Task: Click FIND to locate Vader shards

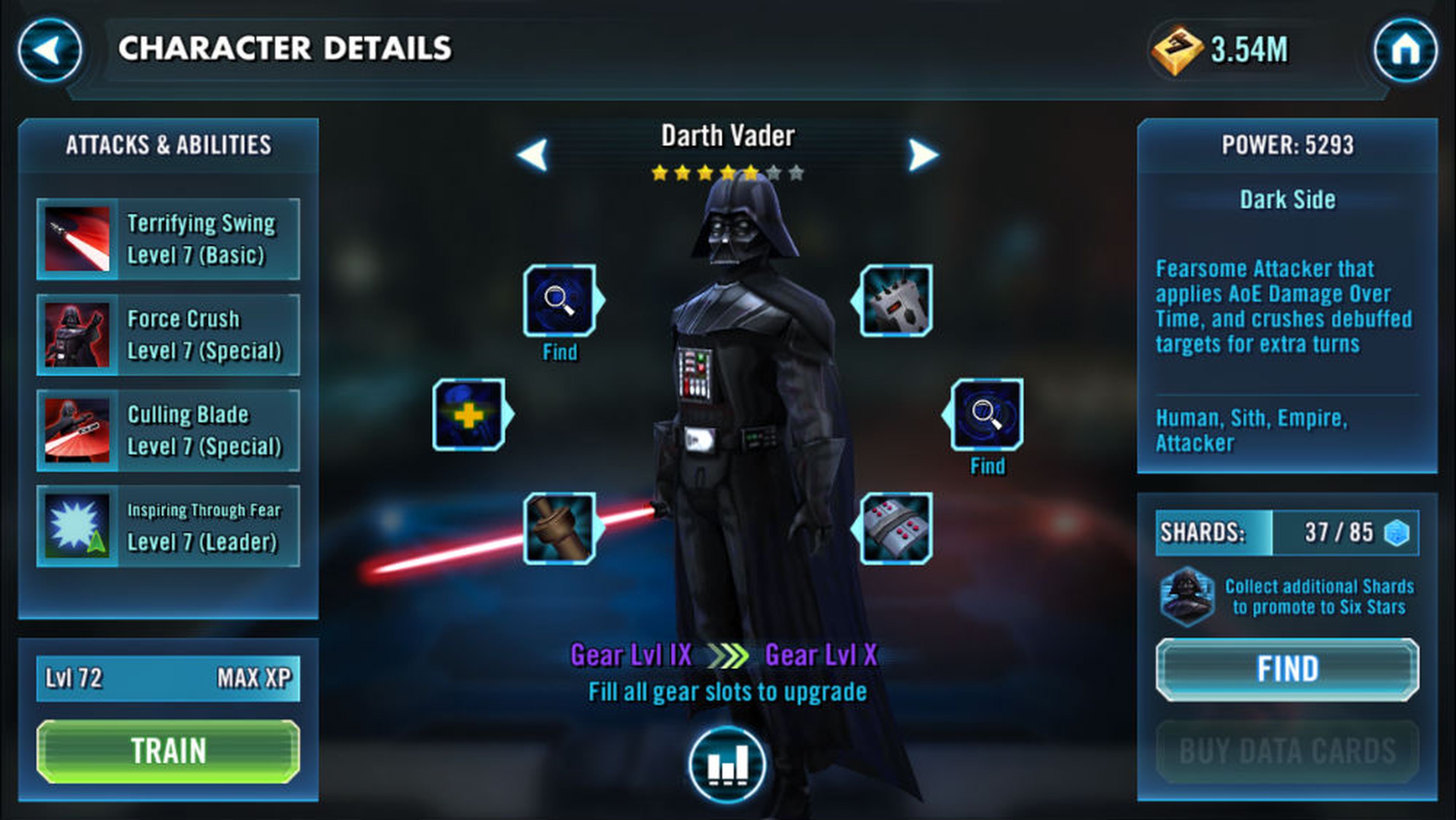Action: pyautogui.click(x=1287, y=669)
